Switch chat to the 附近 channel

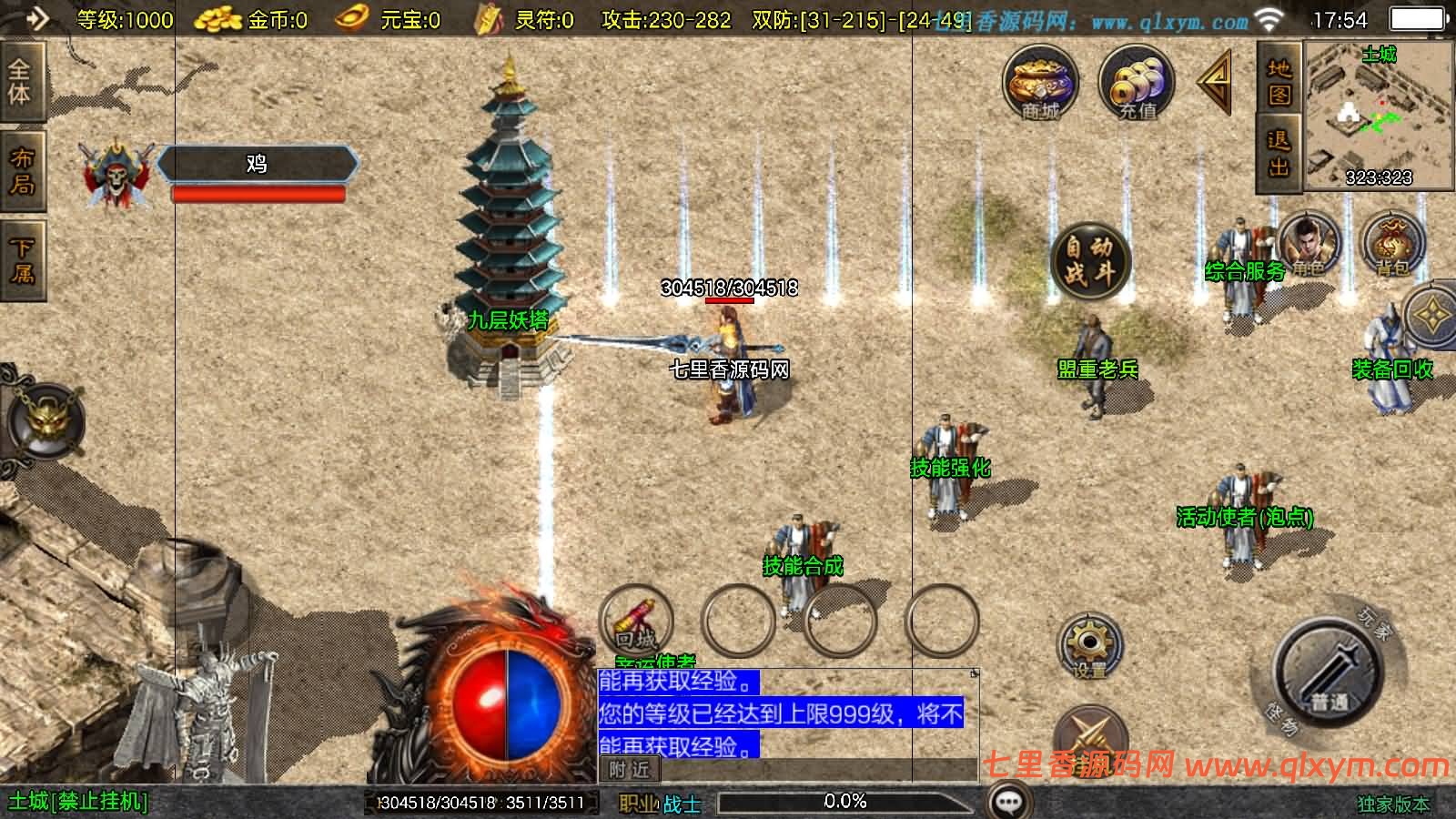629,770
